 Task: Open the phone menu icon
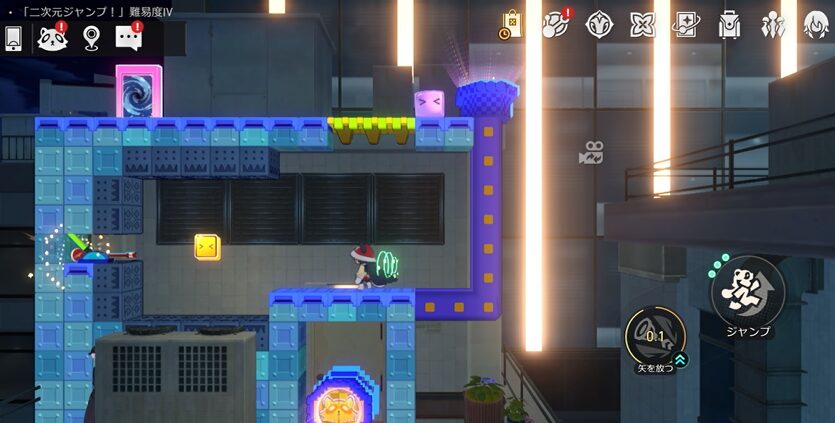pos(14,38)
